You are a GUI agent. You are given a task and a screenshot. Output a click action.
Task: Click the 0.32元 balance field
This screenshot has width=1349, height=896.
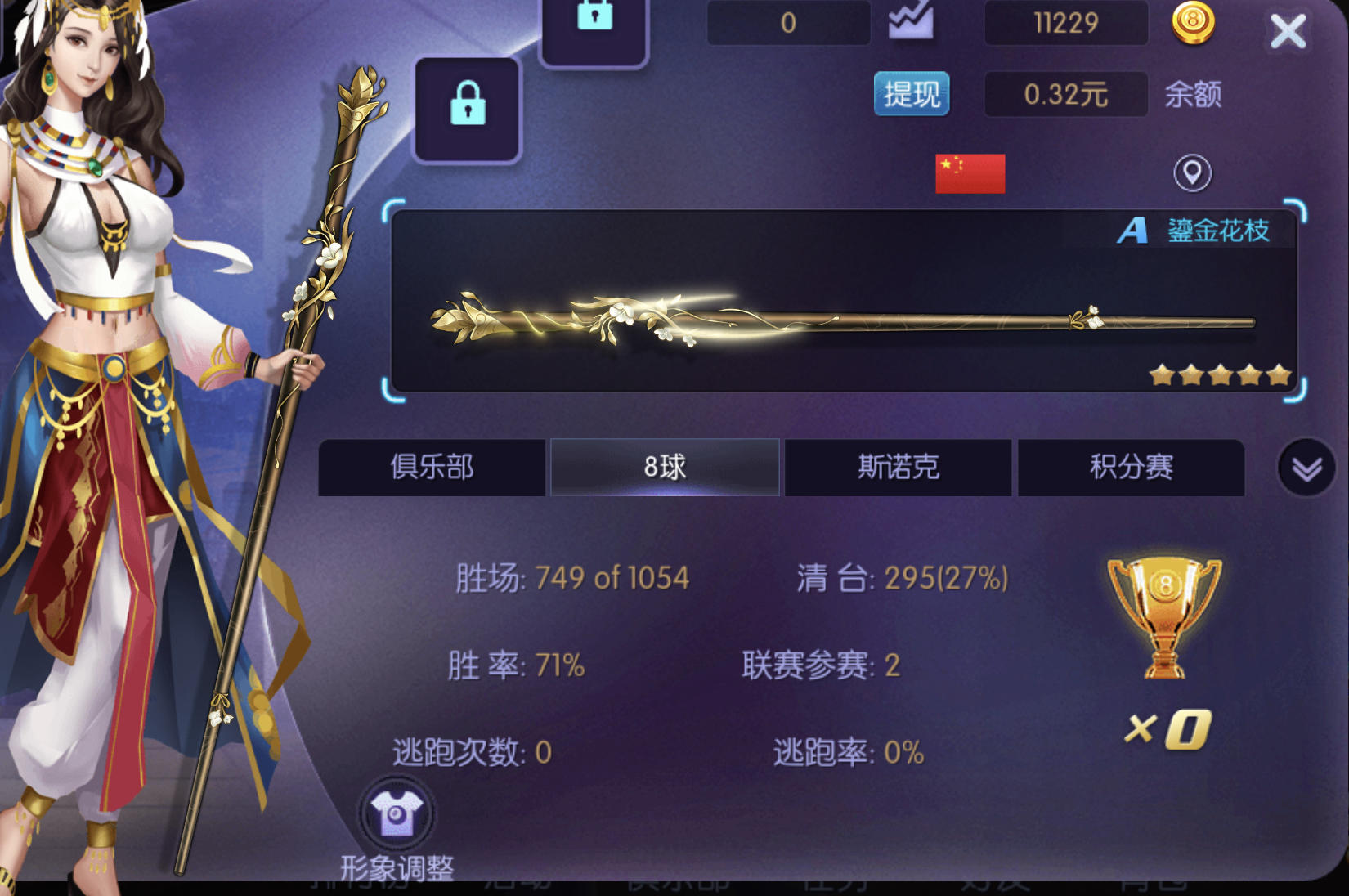pyautogui.click(x=1065, y=94)
